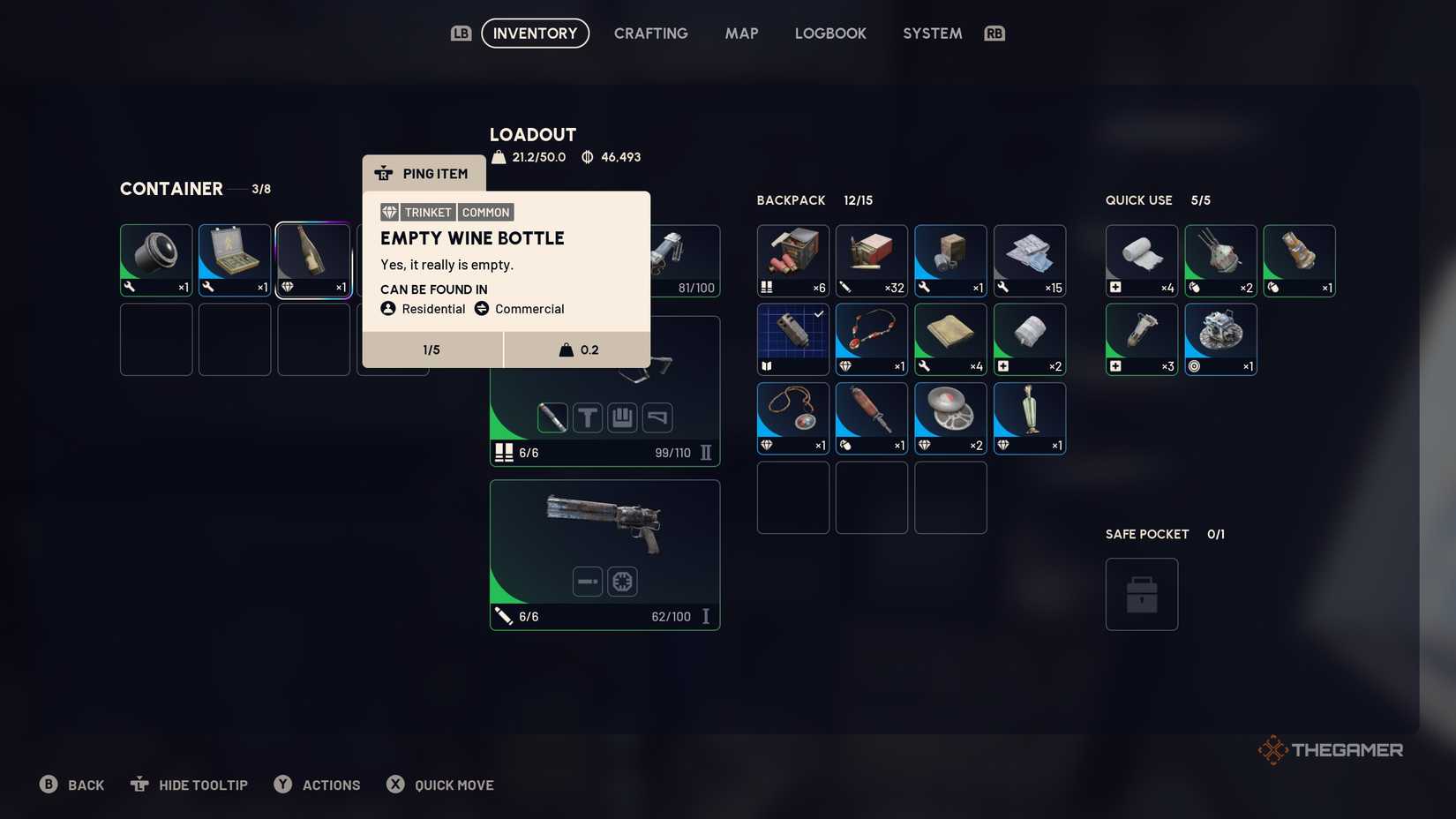Choose the ammo box stack of 32
The width and height of the screenshot is (1456, 819).
pos(871,259)
